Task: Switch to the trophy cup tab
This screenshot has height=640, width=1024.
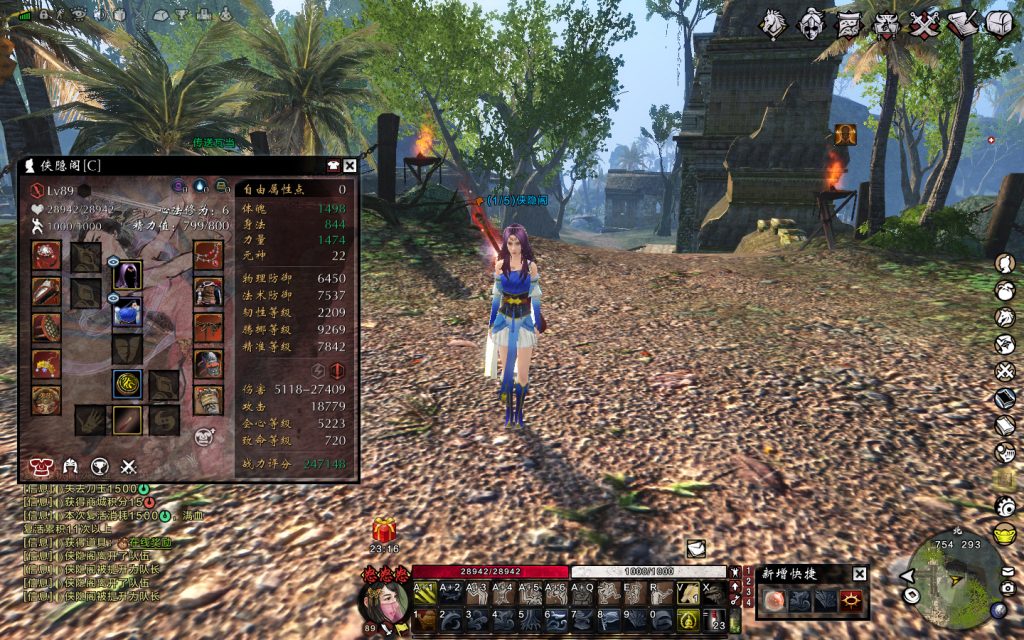Action: [x=99, y=465]
